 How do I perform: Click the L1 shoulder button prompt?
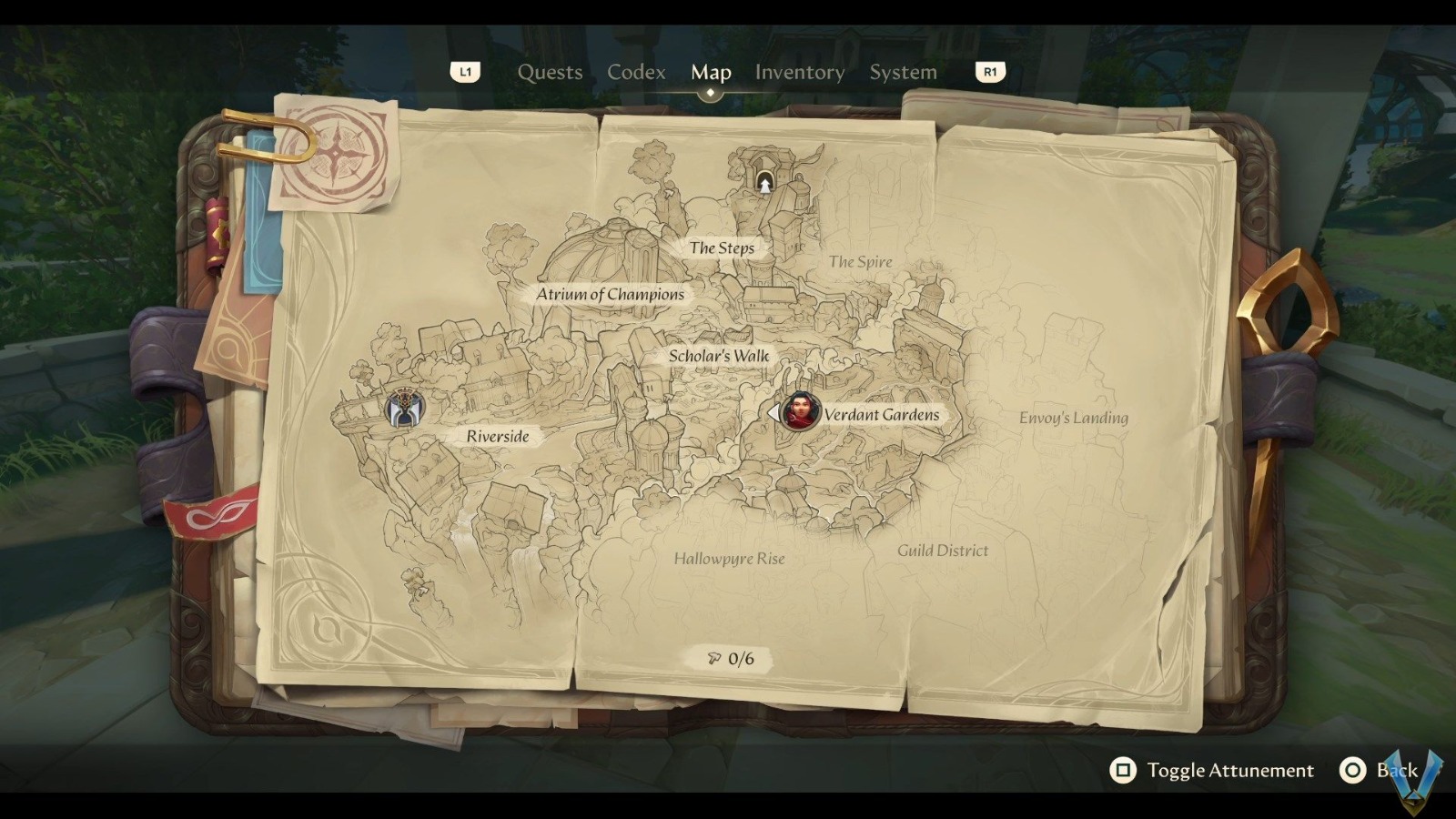[466, 72]
